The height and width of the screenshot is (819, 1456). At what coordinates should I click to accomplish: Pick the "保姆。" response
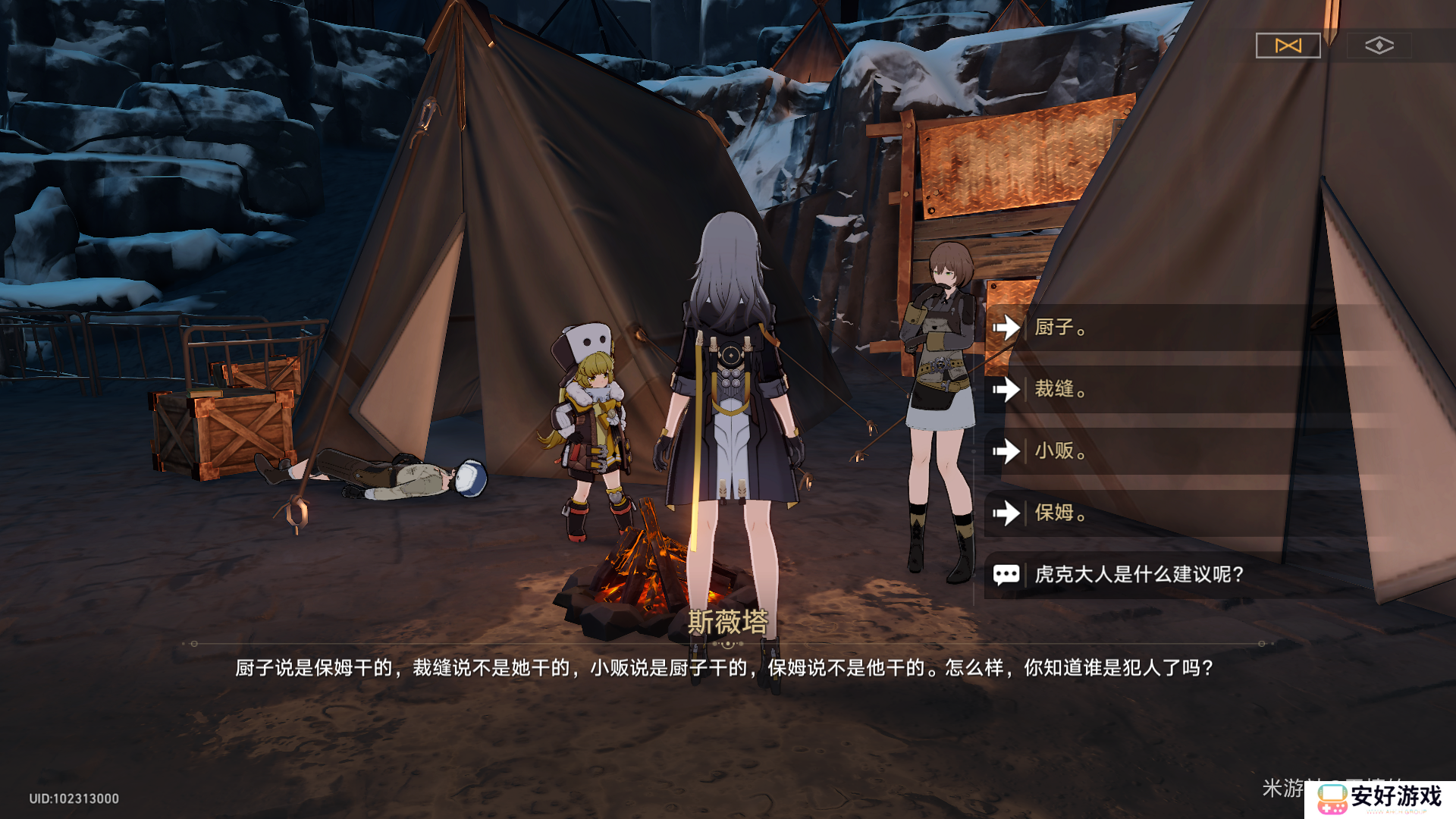(1137, 513)
